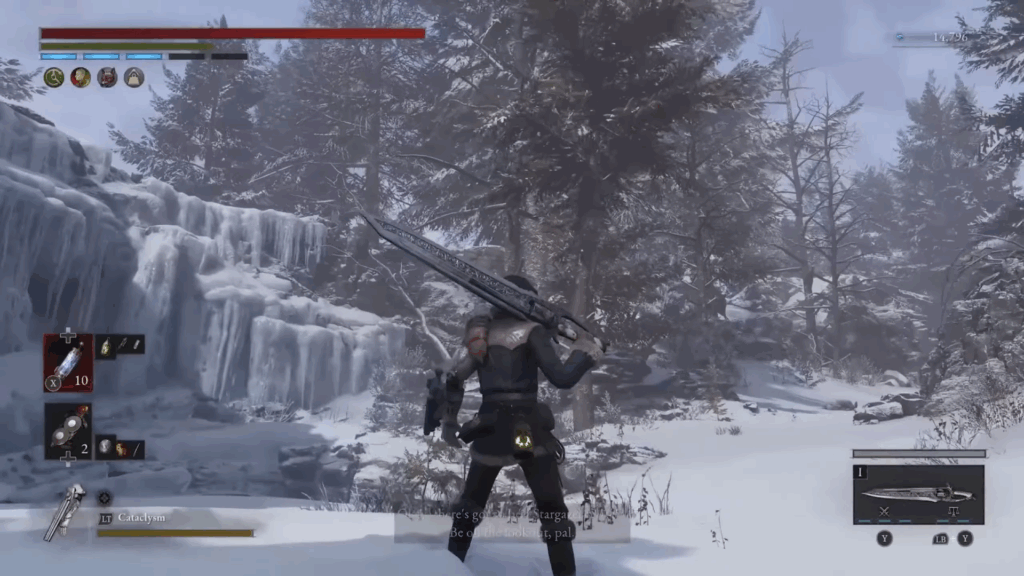
Task: Select the Pulse Cell healing item slot
Action: click(x=68, y=362)
